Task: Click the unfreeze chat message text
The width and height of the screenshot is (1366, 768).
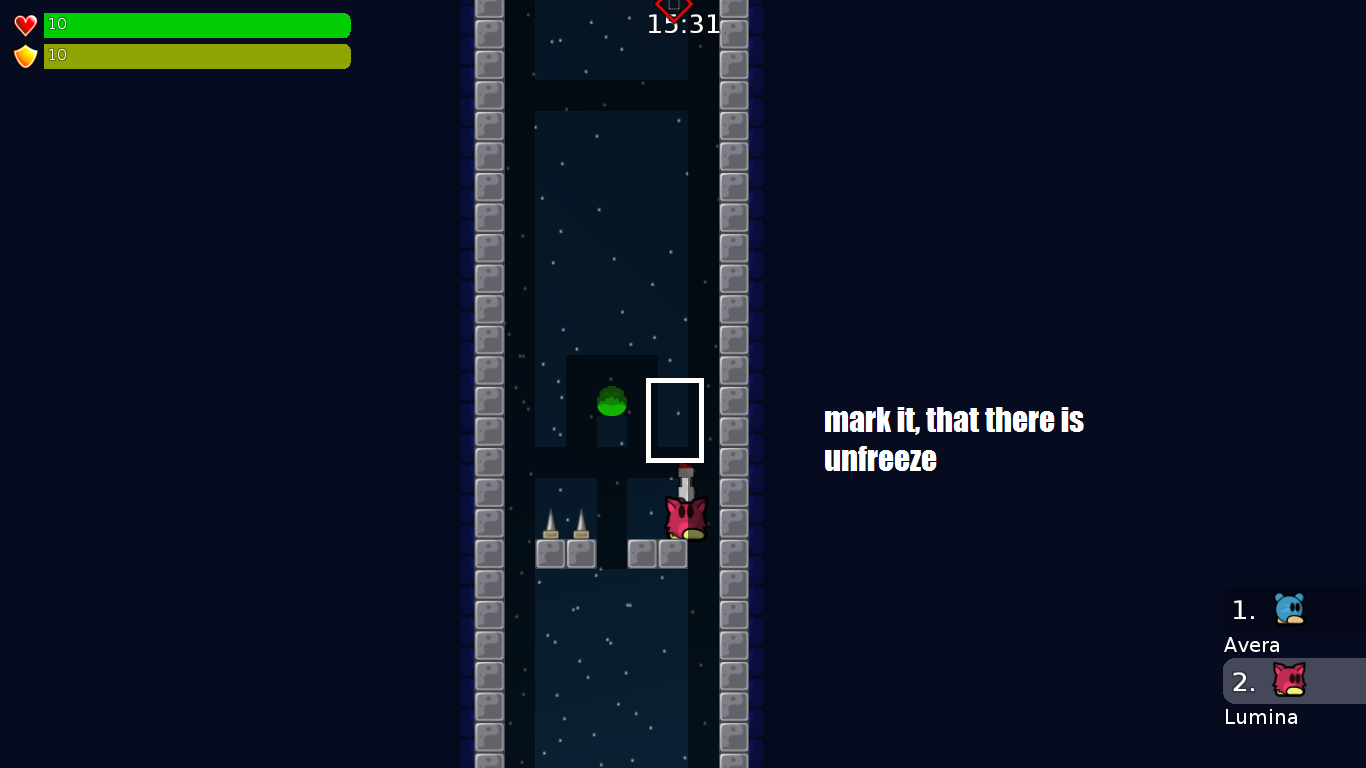Action: coord(953,440)
